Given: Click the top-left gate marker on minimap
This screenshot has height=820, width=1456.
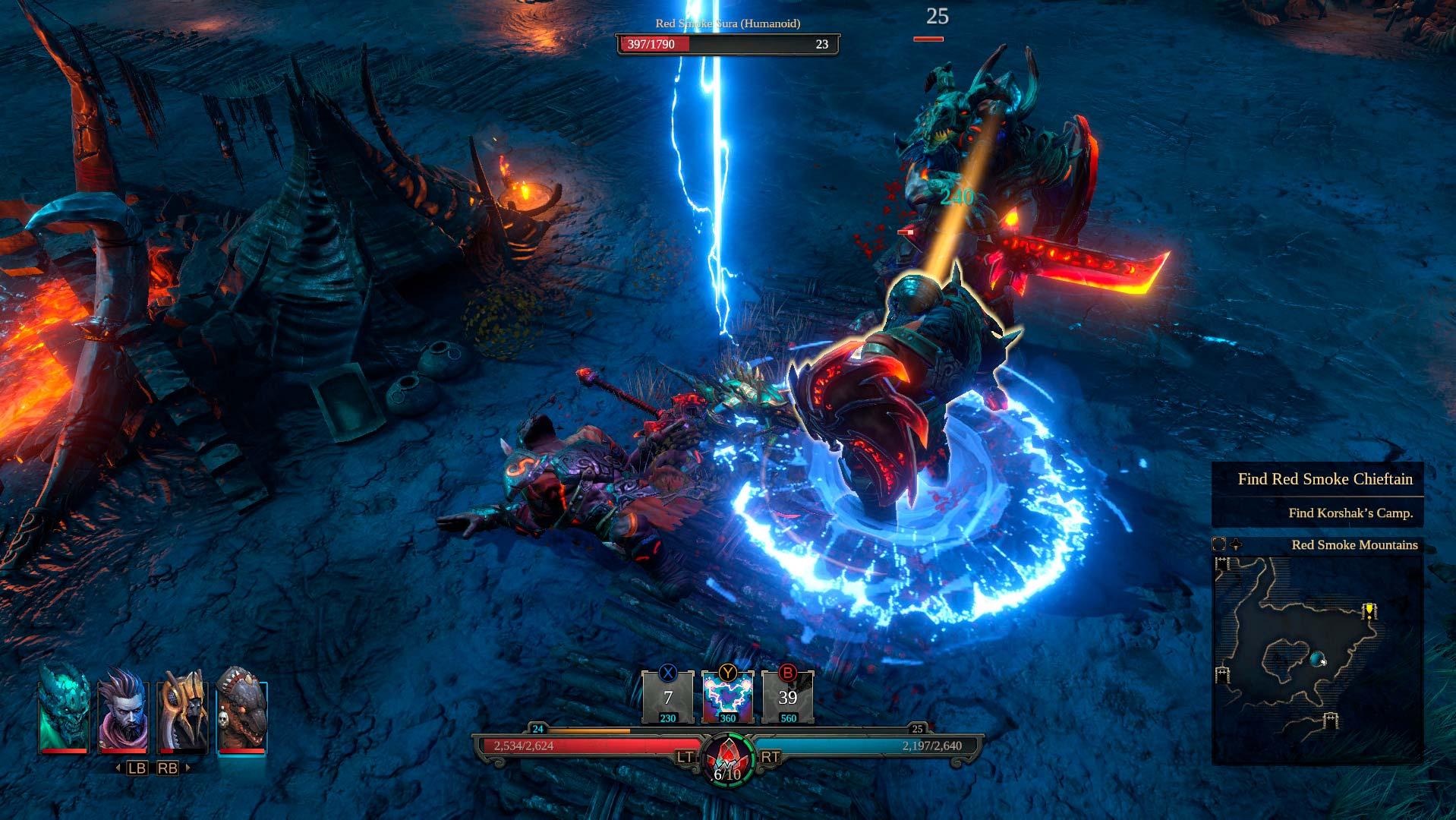Looking at the screenshot, I should tap(1222, 563).
